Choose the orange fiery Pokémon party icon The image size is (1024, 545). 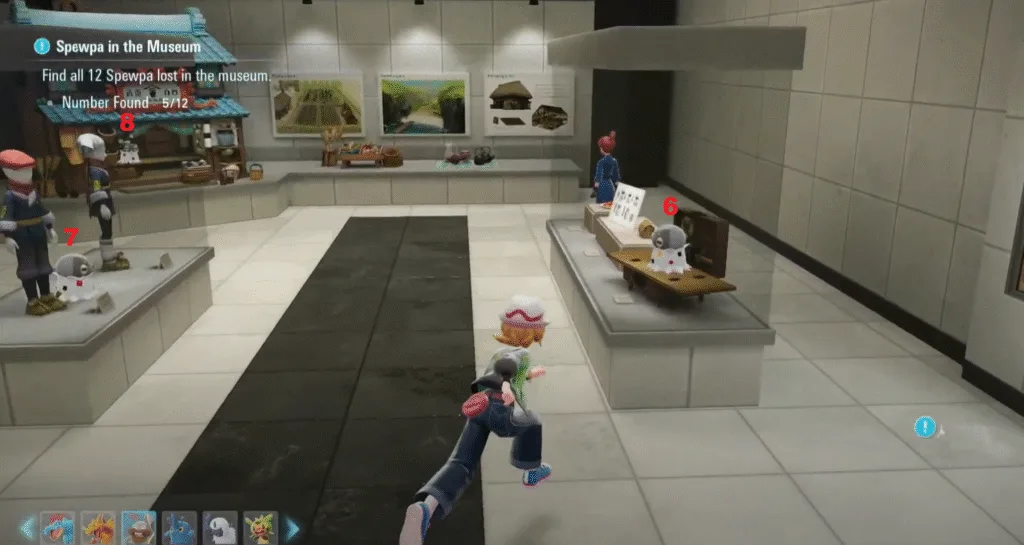[x=98, y=526]
